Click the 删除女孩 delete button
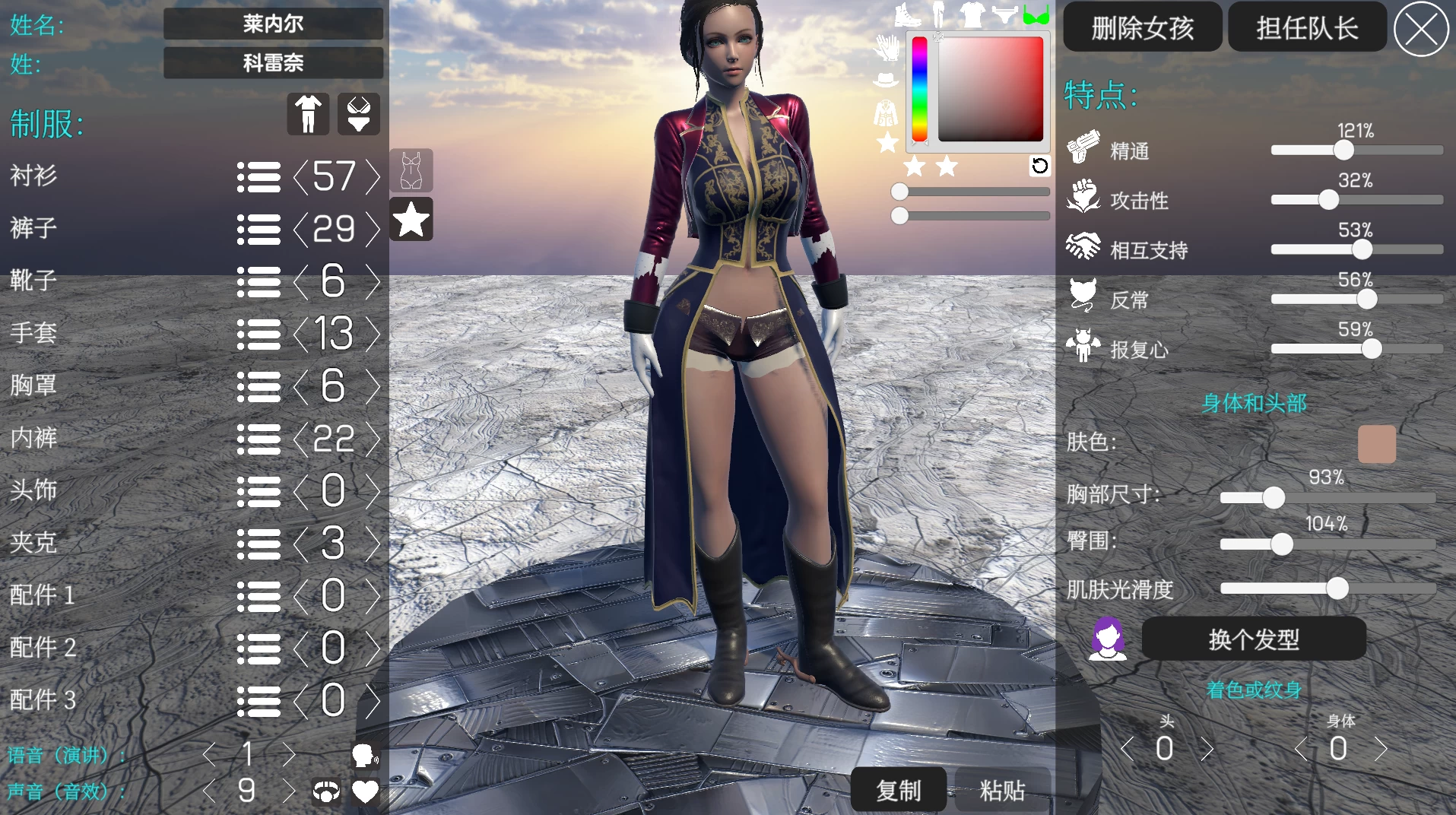This screenshot has width=1456, height=815. 1142,28
